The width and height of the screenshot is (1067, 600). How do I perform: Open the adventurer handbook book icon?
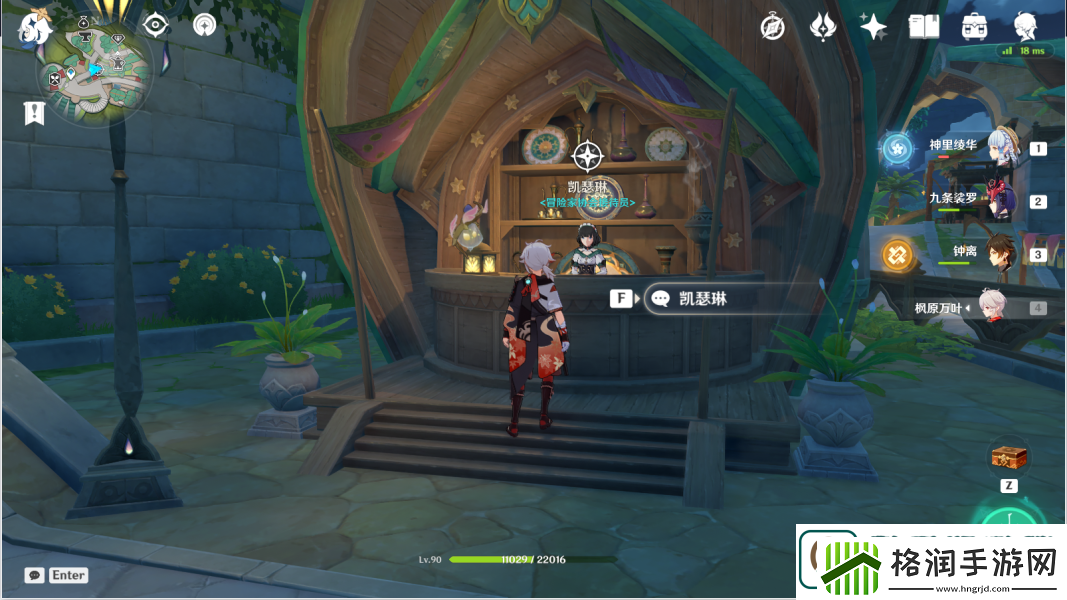tap(923, 27)
